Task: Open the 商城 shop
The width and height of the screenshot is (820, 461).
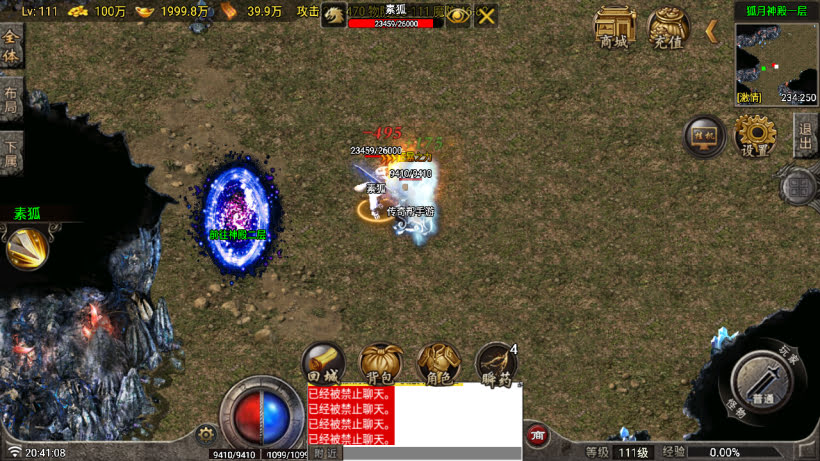Action: pos(615,28)
